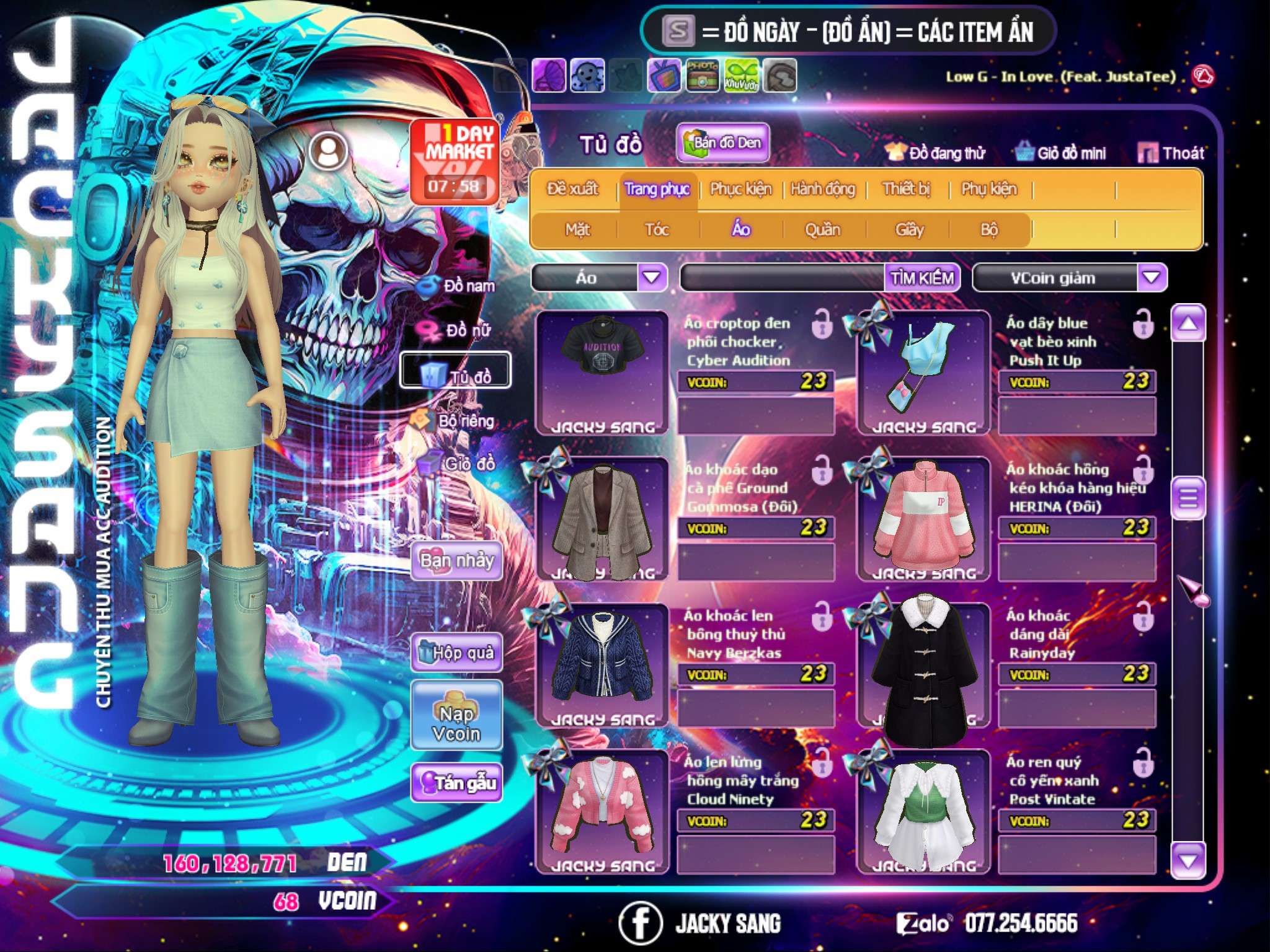The height and width of the screenshot is (952, 1270).
Task: Open the Đồ nữ menu entry
Action: click(460, 330)
